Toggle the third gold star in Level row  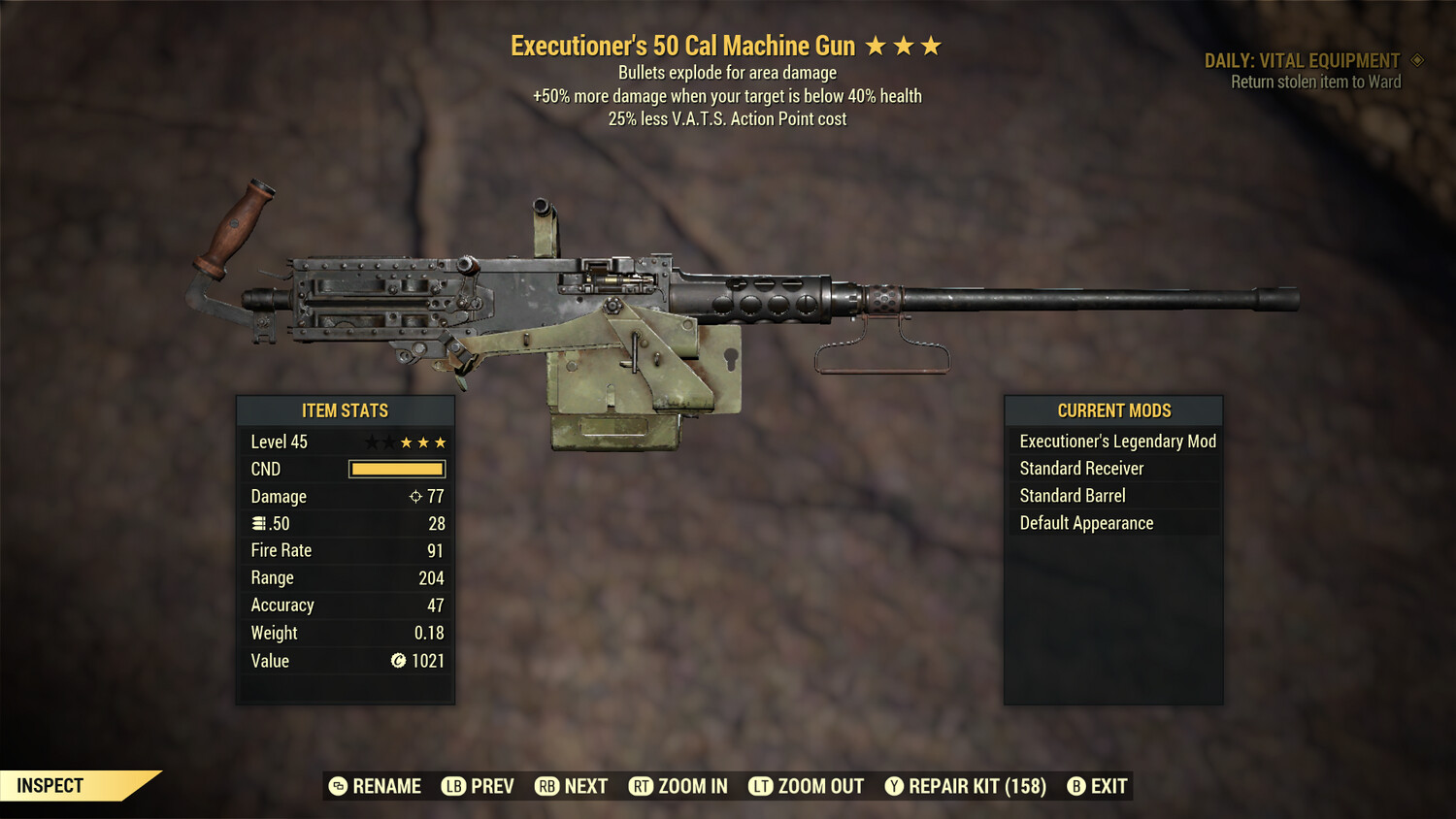(x=439, y=442)
